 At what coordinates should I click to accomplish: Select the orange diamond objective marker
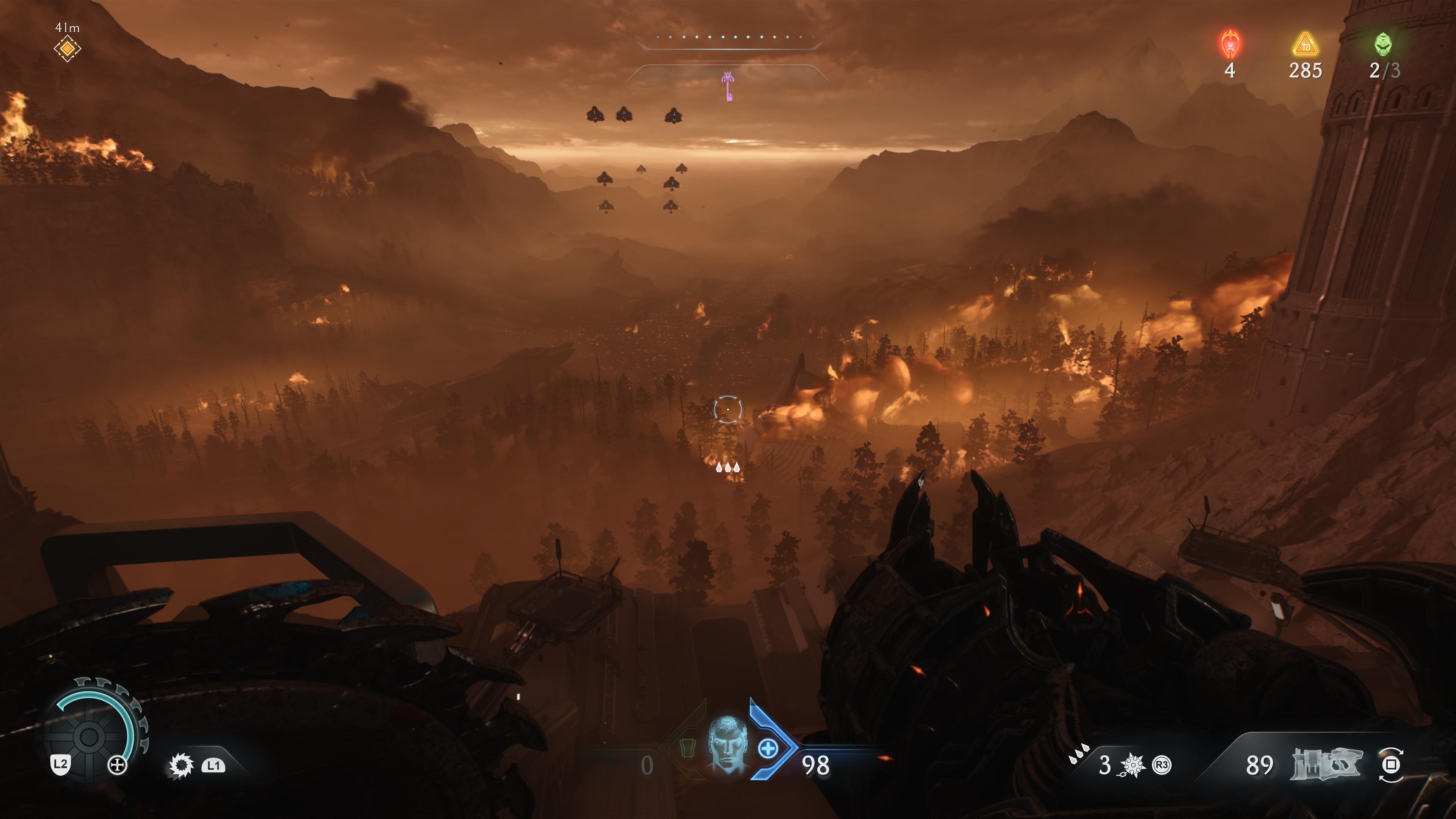[x=67, y=49]
